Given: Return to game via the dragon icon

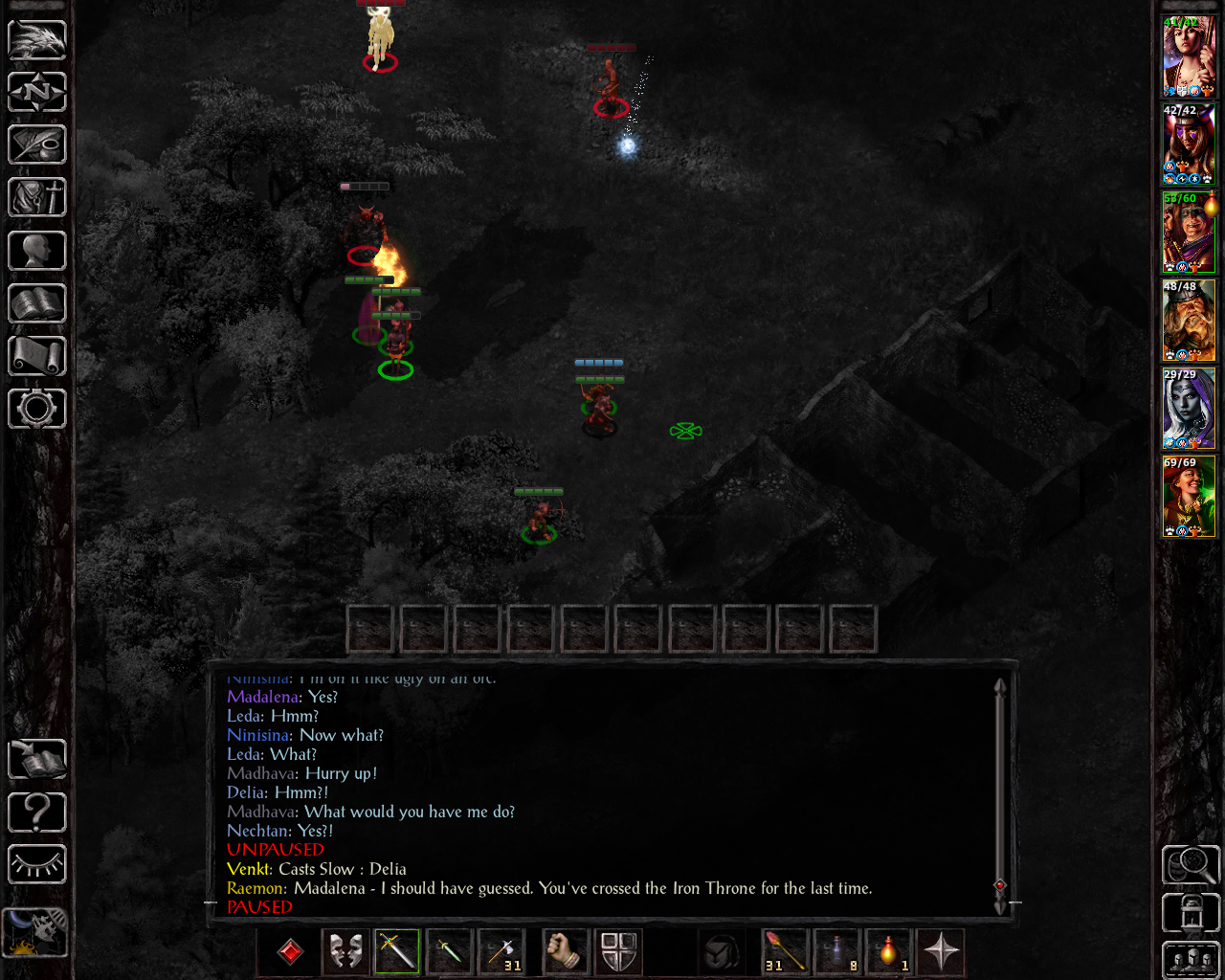Looking at the screenshot, I should click(37, 40).
